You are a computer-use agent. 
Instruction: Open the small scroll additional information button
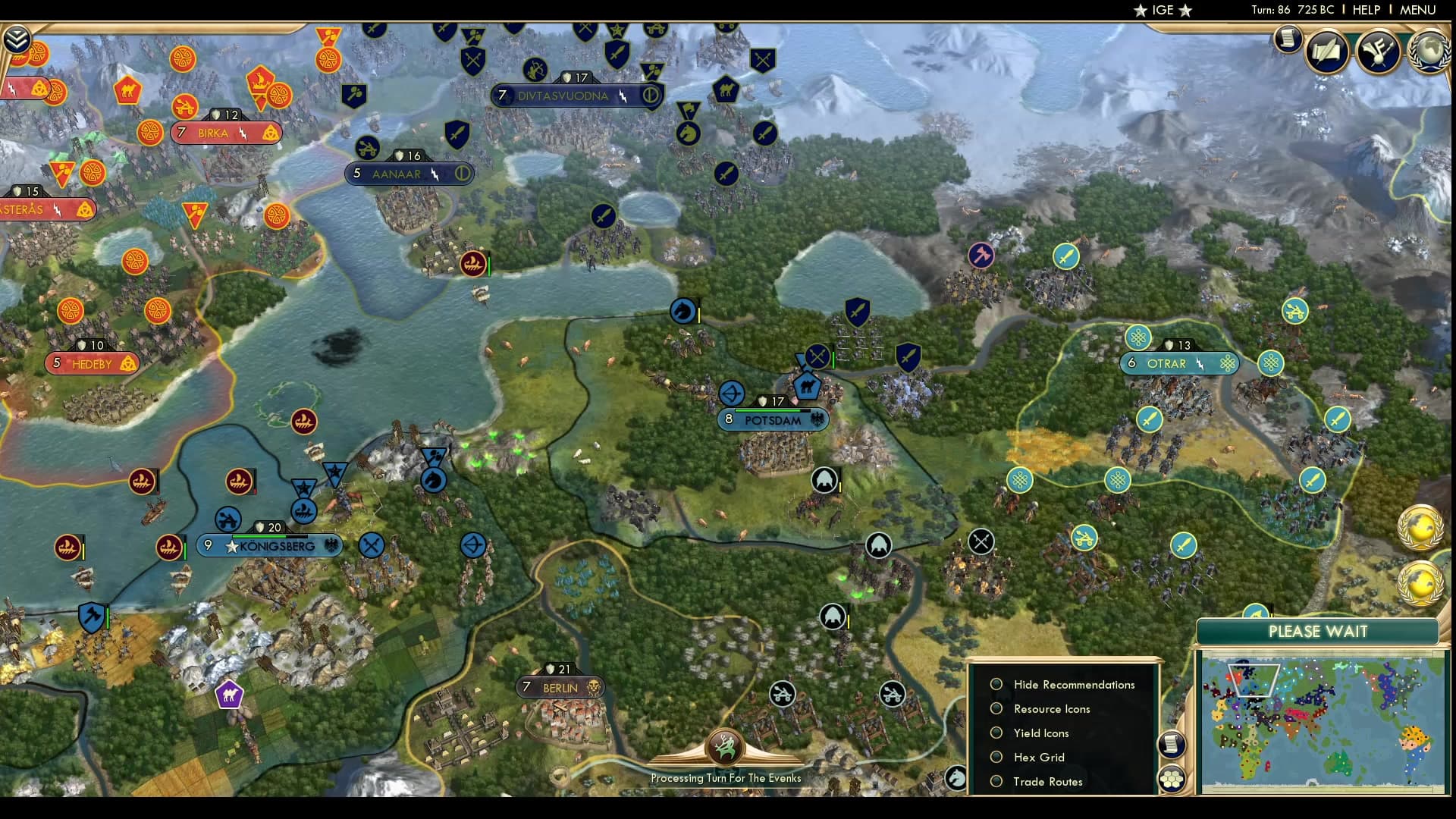(x=1287, y=38)
